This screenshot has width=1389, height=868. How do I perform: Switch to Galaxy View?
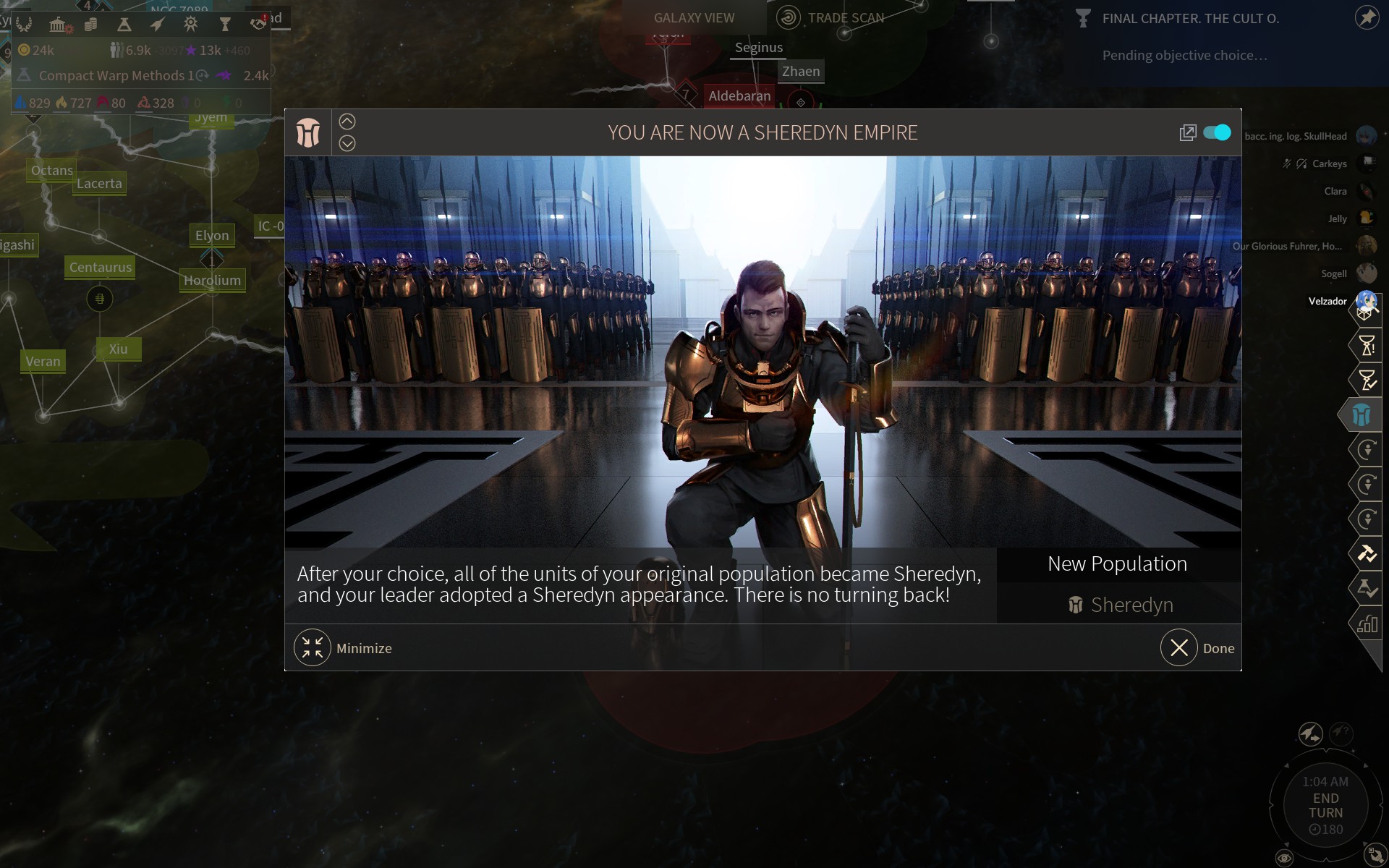(x=694, y=17)
